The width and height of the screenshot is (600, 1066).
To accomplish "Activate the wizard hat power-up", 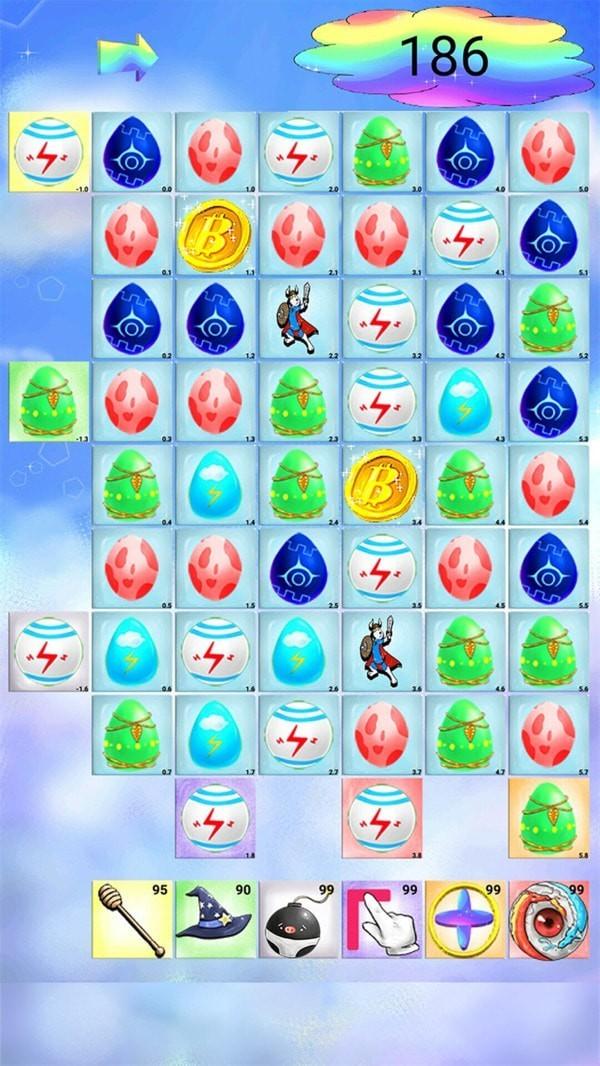I will point(216,920).
